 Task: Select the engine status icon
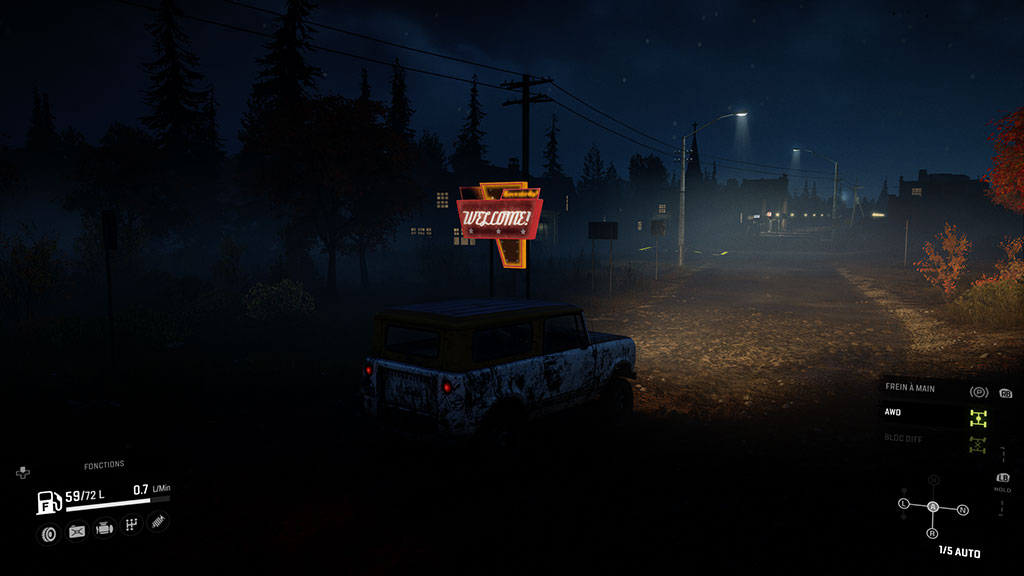pos(104,529)
